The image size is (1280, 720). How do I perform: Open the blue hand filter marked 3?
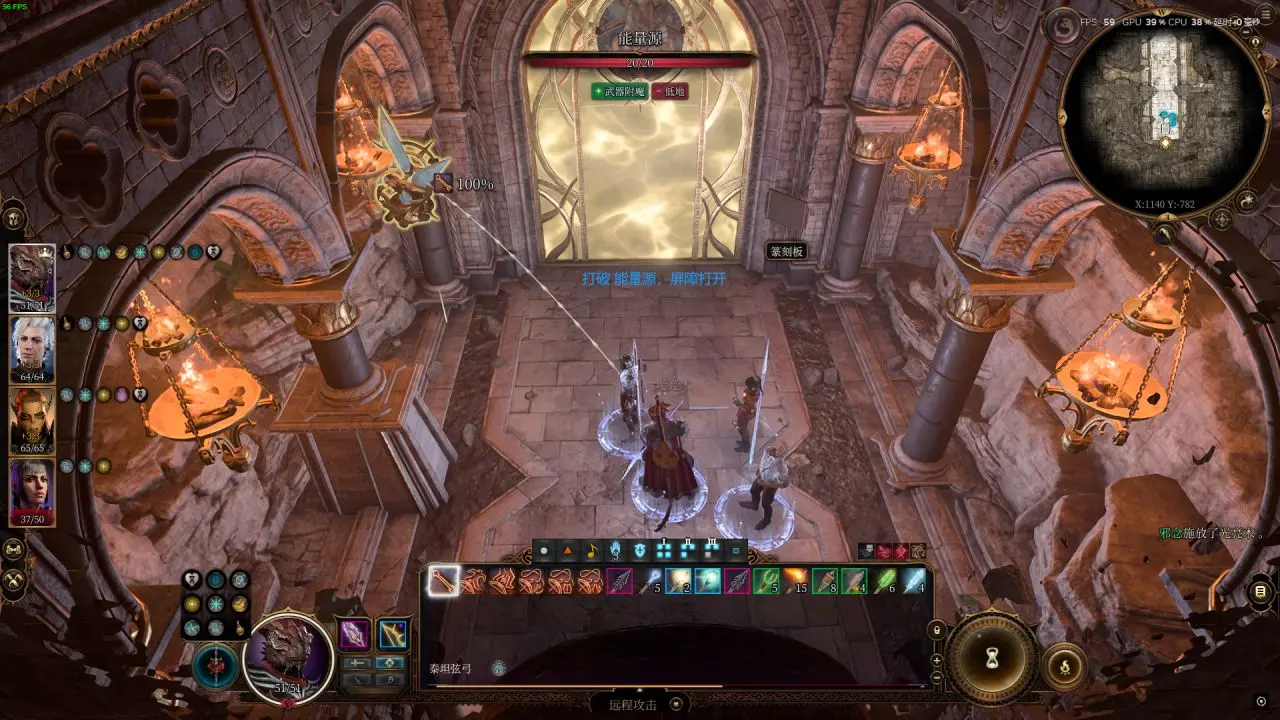pos(616,550)
